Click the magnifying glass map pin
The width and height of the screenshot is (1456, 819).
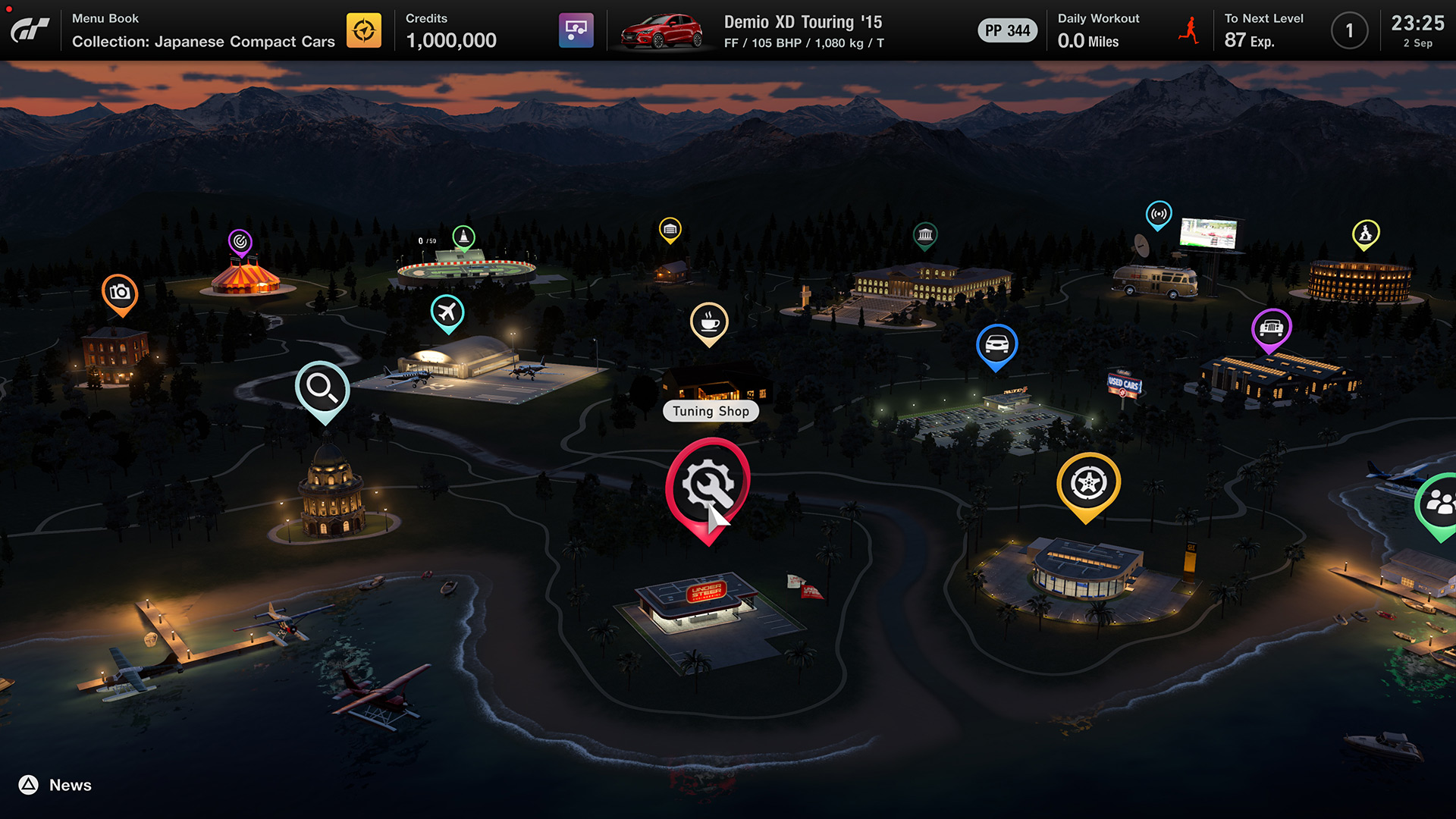(x=322, y=388)
